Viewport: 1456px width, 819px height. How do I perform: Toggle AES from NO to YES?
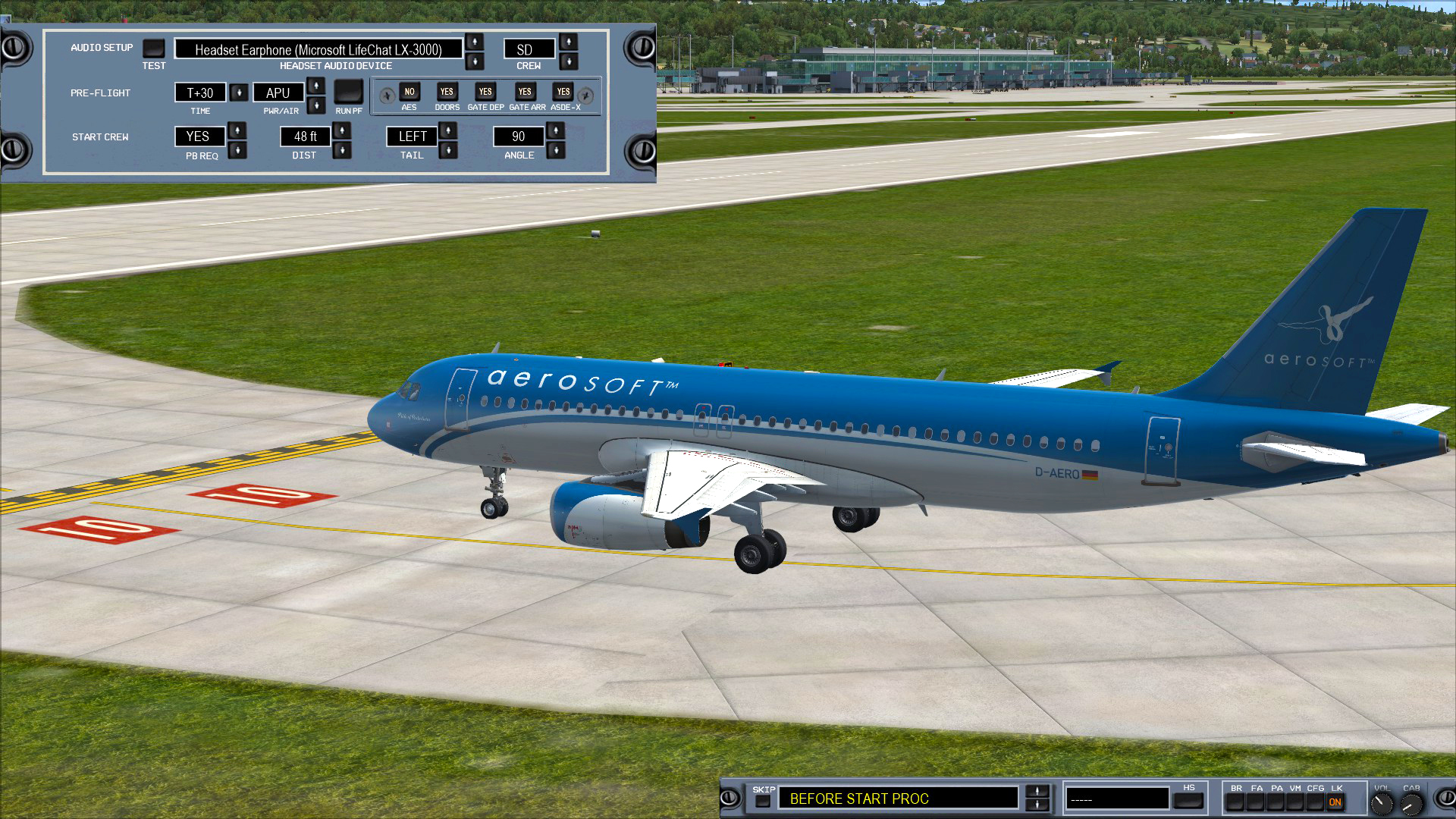tap(409, 92)
